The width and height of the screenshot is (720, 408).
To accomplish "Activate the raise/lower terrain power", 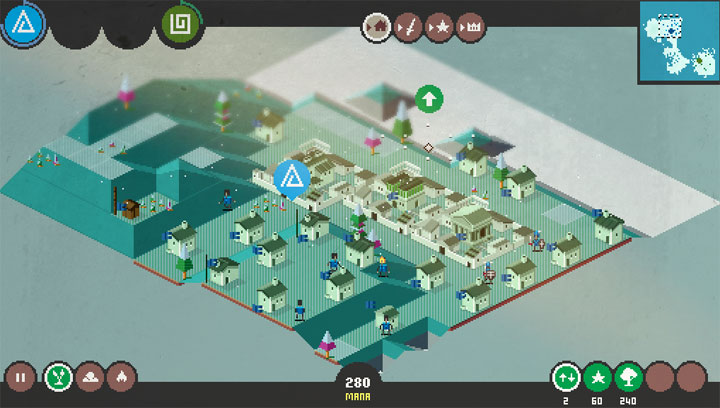I will (x=567, y=377).
